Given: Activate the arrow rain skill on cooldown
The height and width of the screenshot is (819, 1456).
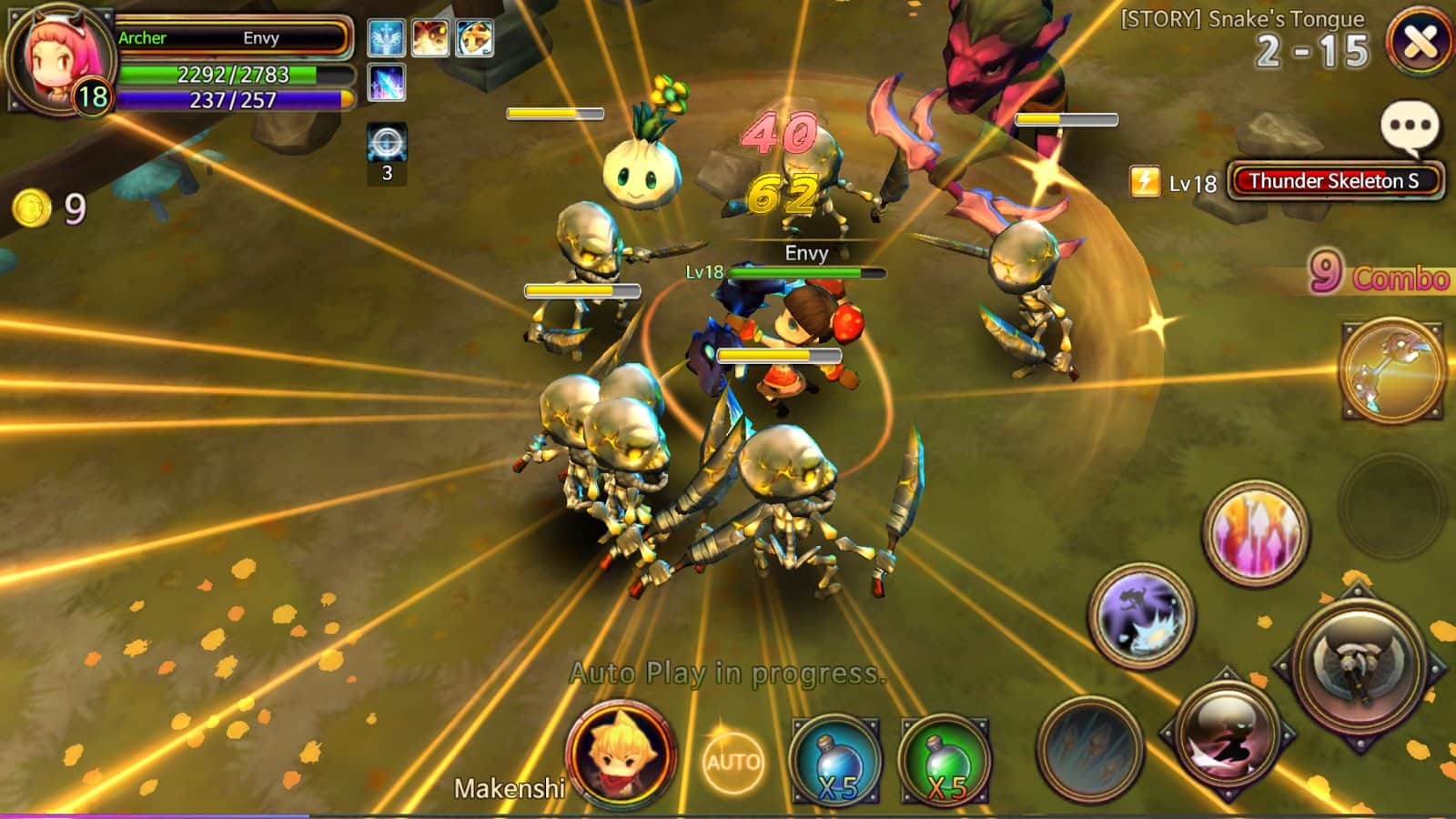Looking at the screenshot, I should coord(1090,748).
